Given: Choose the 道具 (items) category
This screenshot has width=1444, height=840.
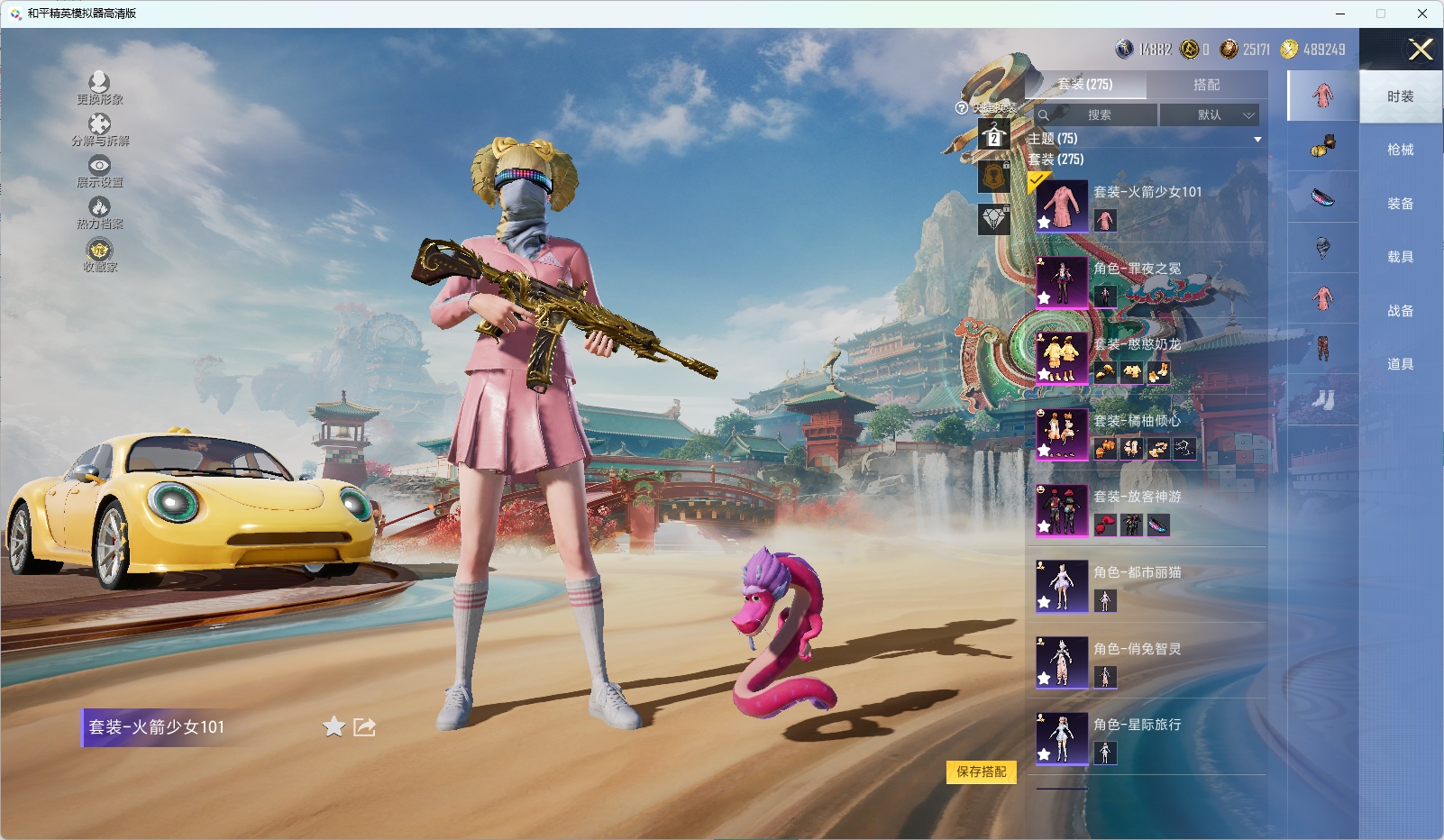Looking at the screenshot, I should [1400, 364].
